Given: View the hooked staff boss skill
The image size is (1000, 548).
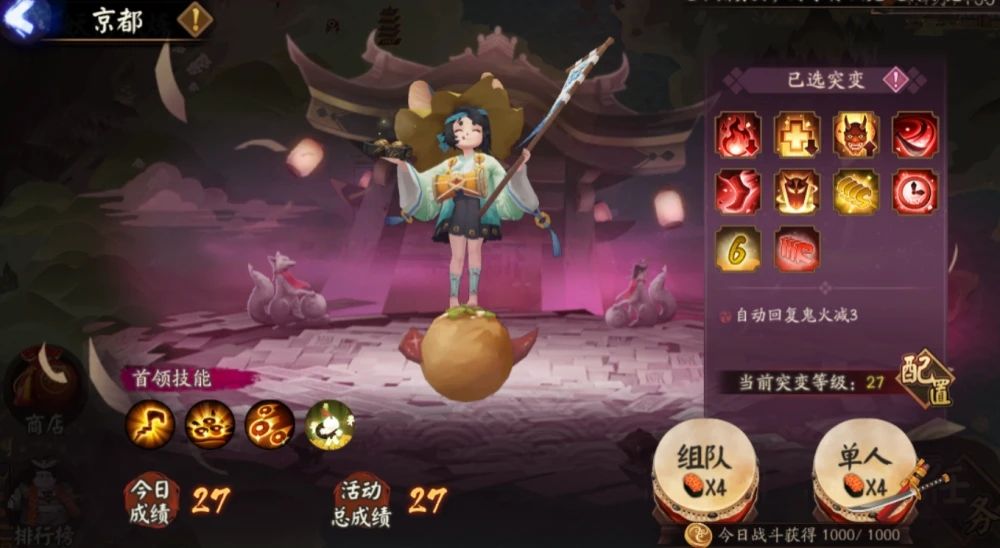Looking at the screenshot, I should pyautogui.click(x=150, y=424).
